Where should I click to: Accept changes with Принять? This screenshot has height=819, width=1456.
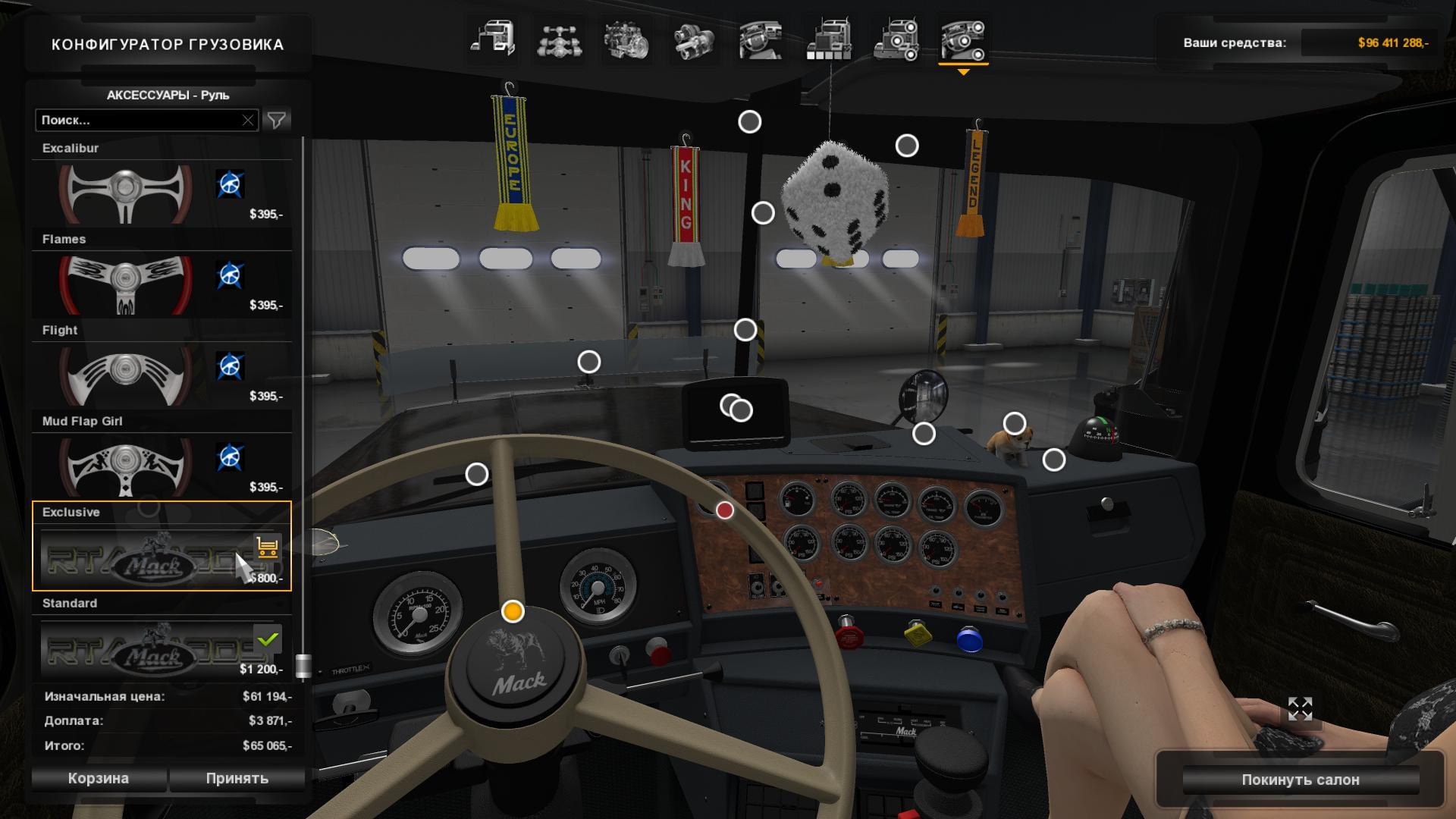(237, 779)
